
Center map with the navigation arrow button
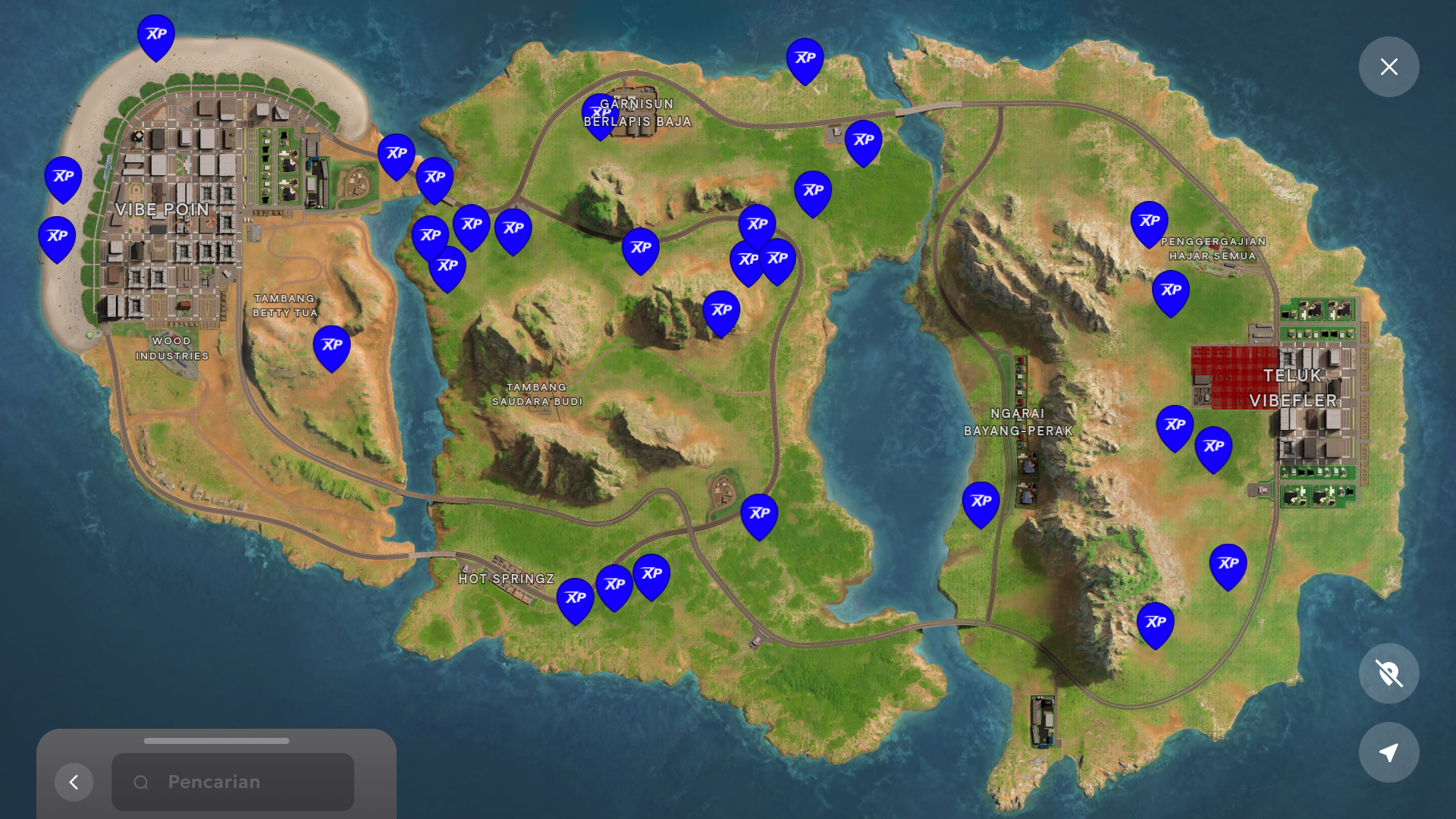click(1389, 752)
